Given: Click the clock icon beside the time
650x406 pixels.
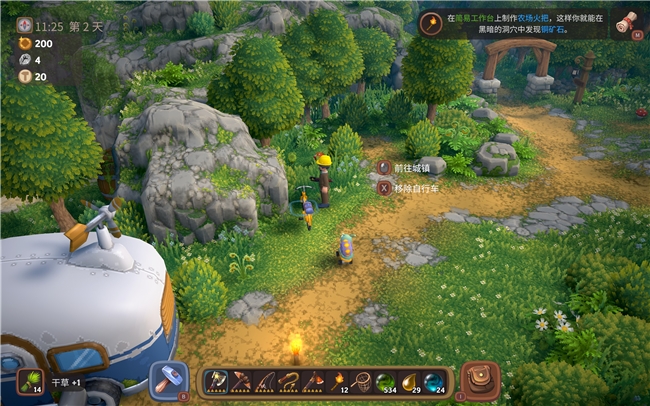Looking at the screenshot, I should click(22, 24).
